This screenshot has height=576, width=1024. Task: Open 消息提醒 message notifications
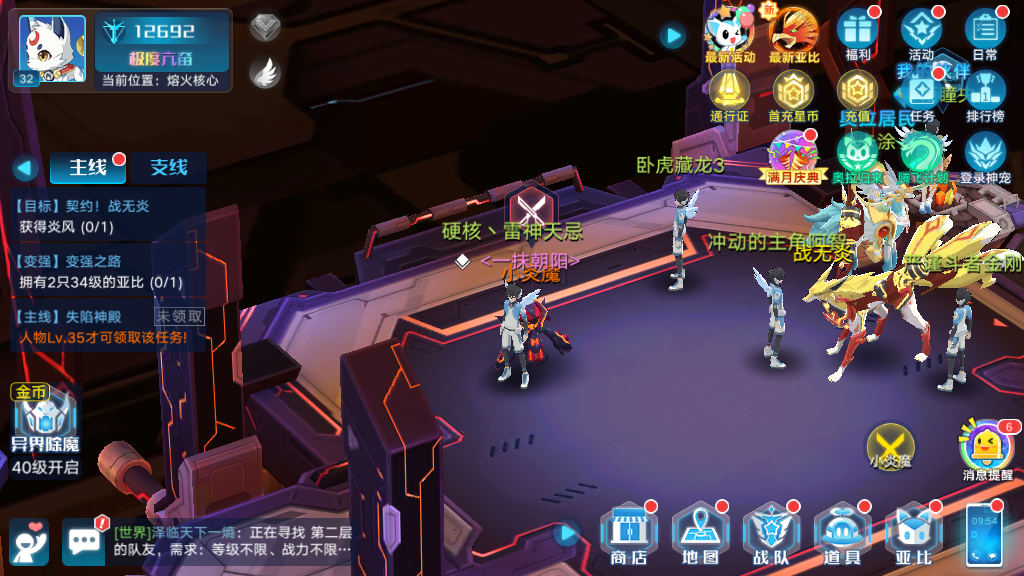(x=987, y=449)
